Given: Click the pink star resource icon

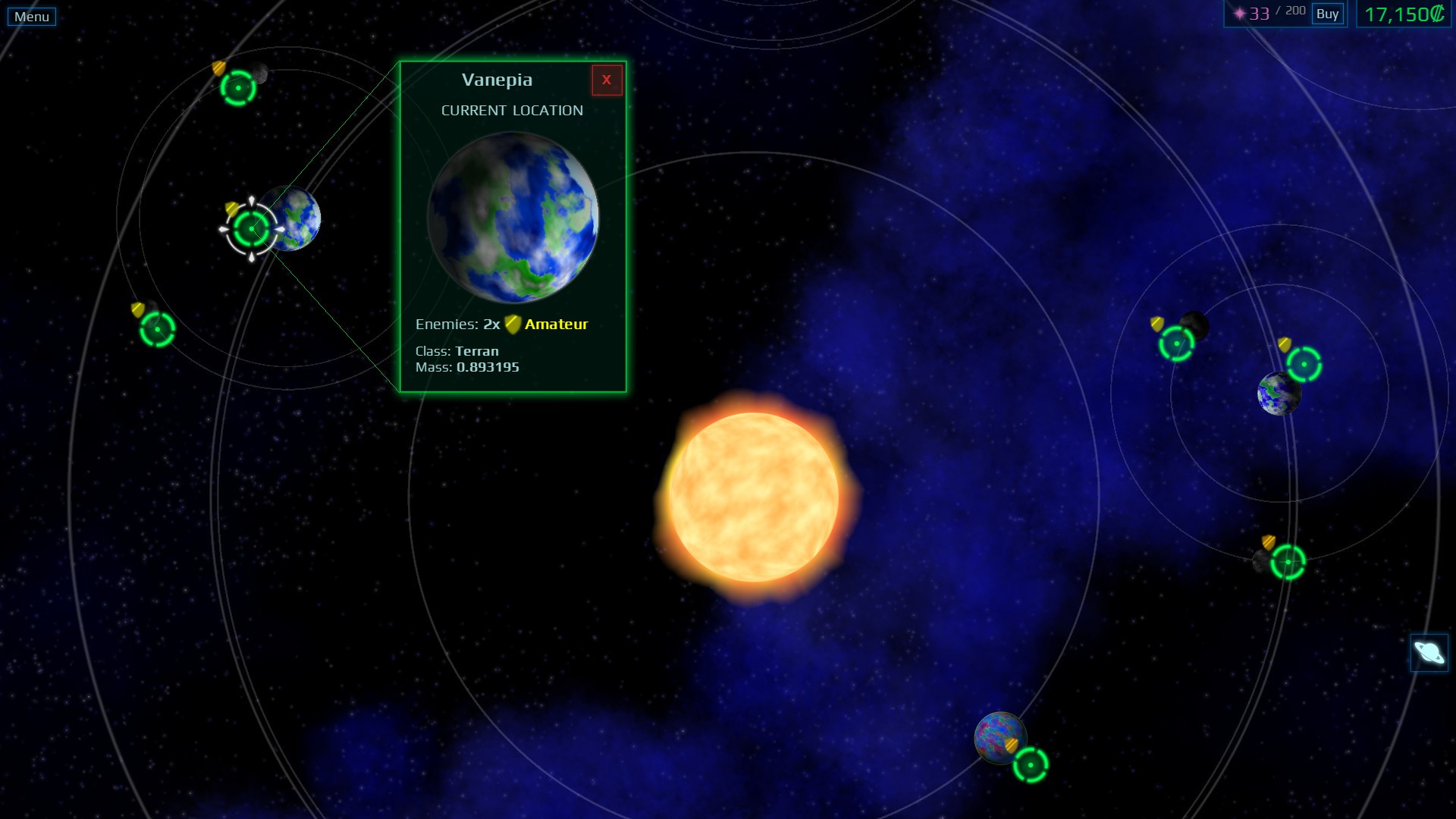Looking at the screenshot, I should [x=1238, y=12].
